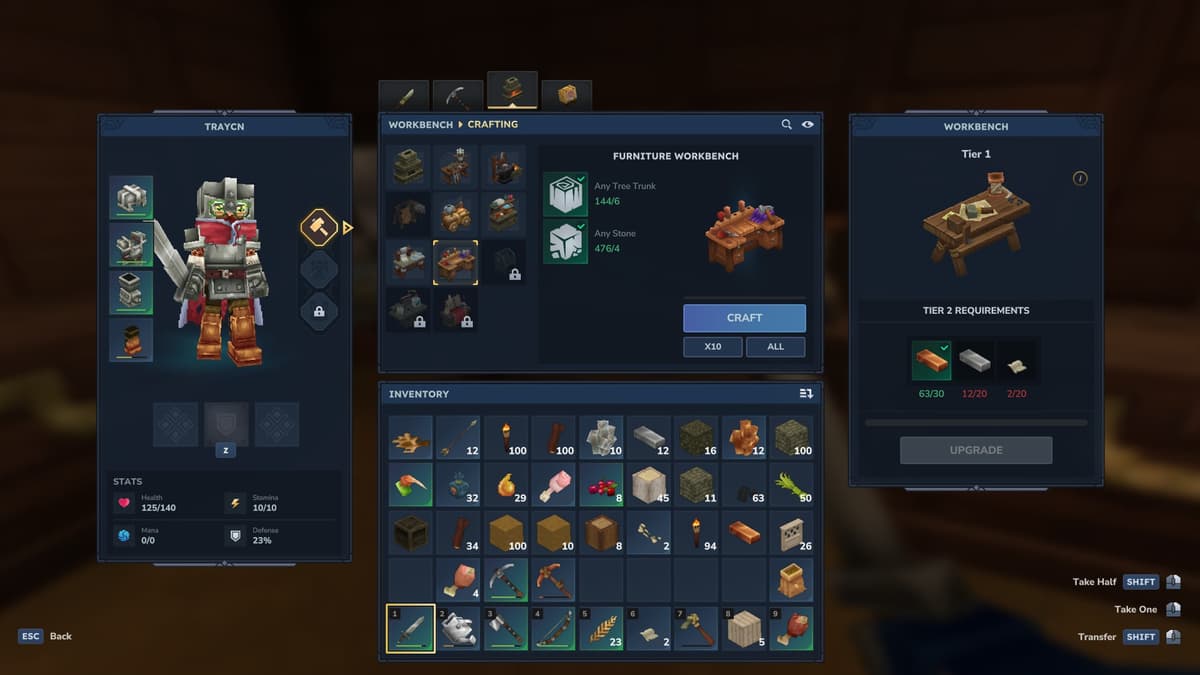Open the crate blocks tab

click(567, 95)
